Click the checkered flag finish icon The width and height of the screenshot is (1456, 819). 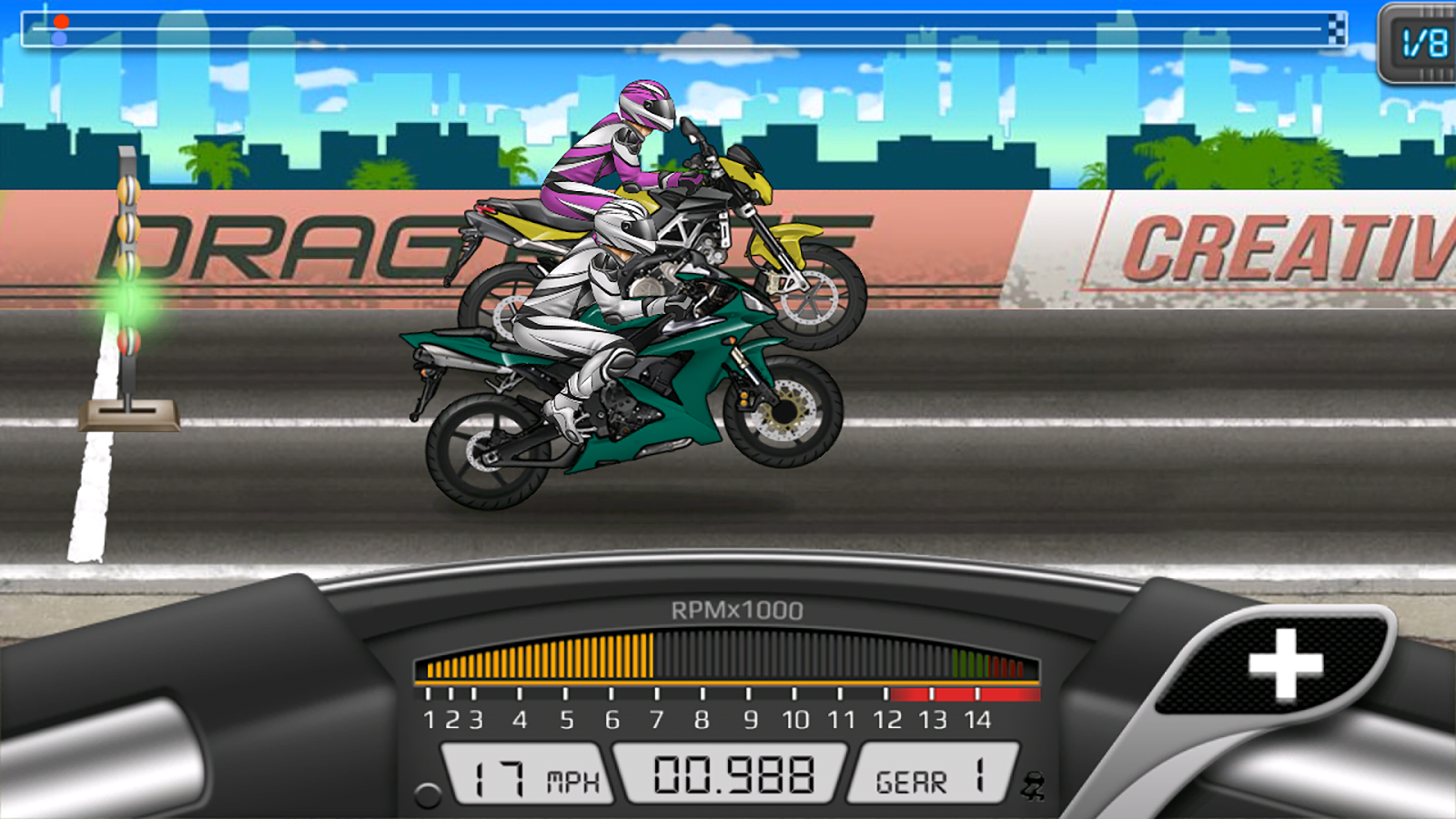click(x=1337, y=27)
